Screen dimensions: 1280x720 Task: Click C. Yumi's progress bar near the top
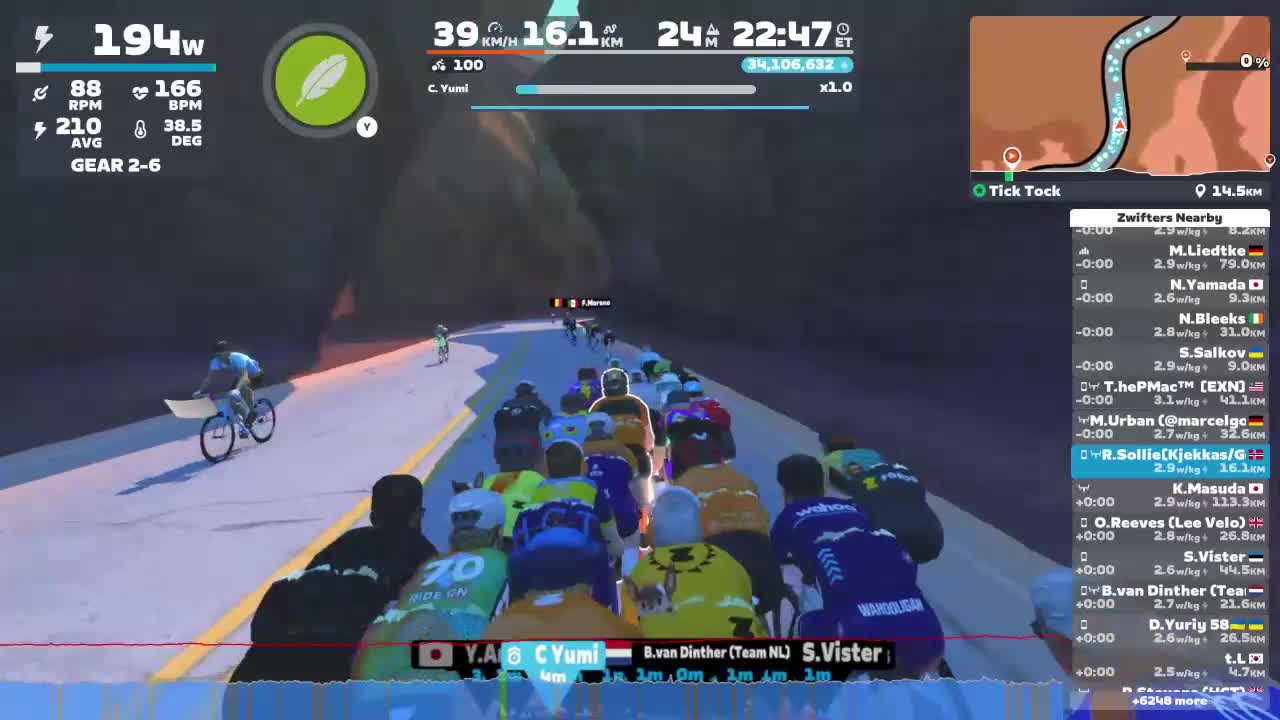[x=634, y=89]
